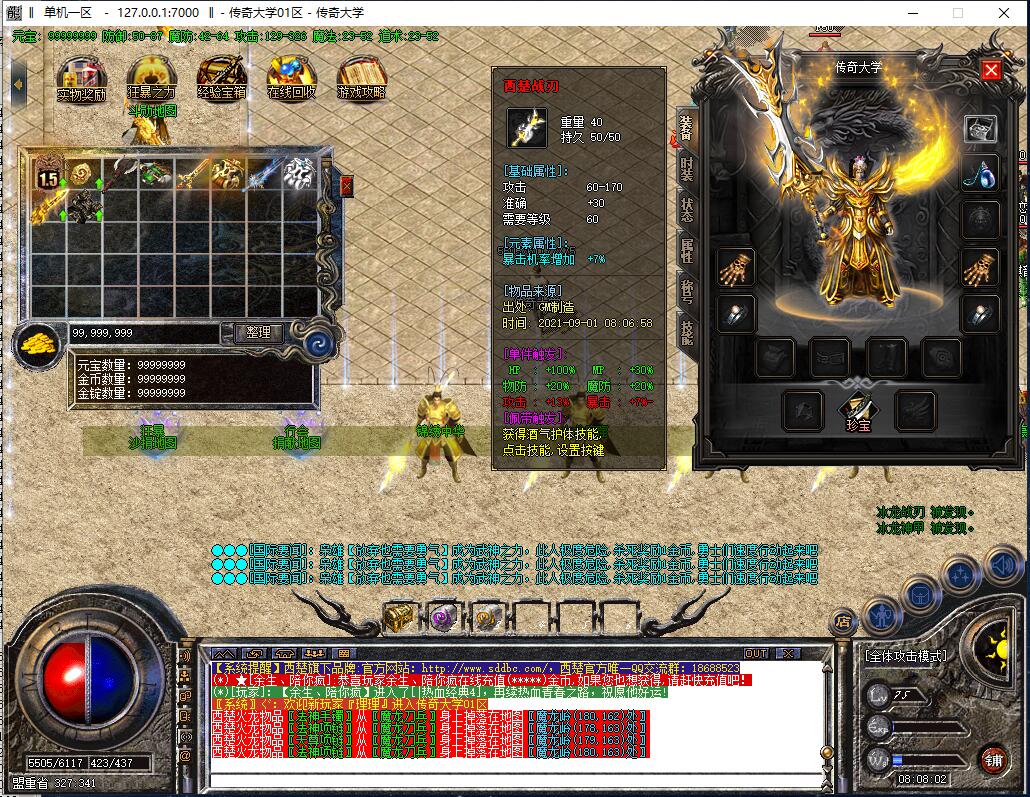Select the blue necklace equipment slot

(x=980, y=174)
